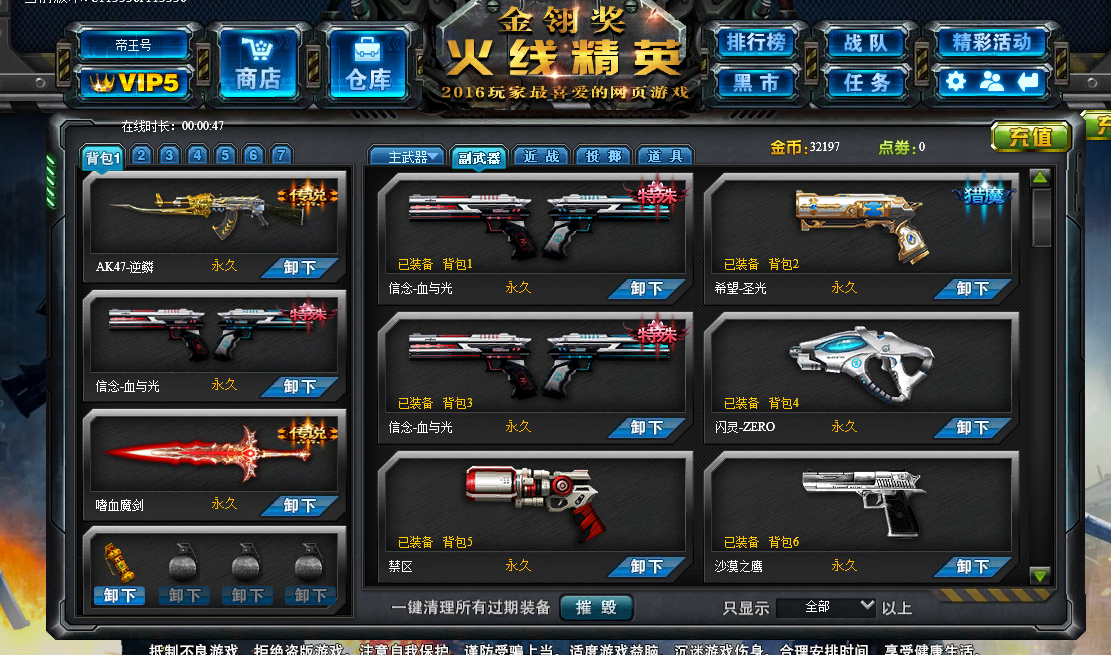Unequip the AK47-逆鳞 rifle
Image resolution: width=1111 pixels, height=655 pixels.
click(x=300, y=268)
